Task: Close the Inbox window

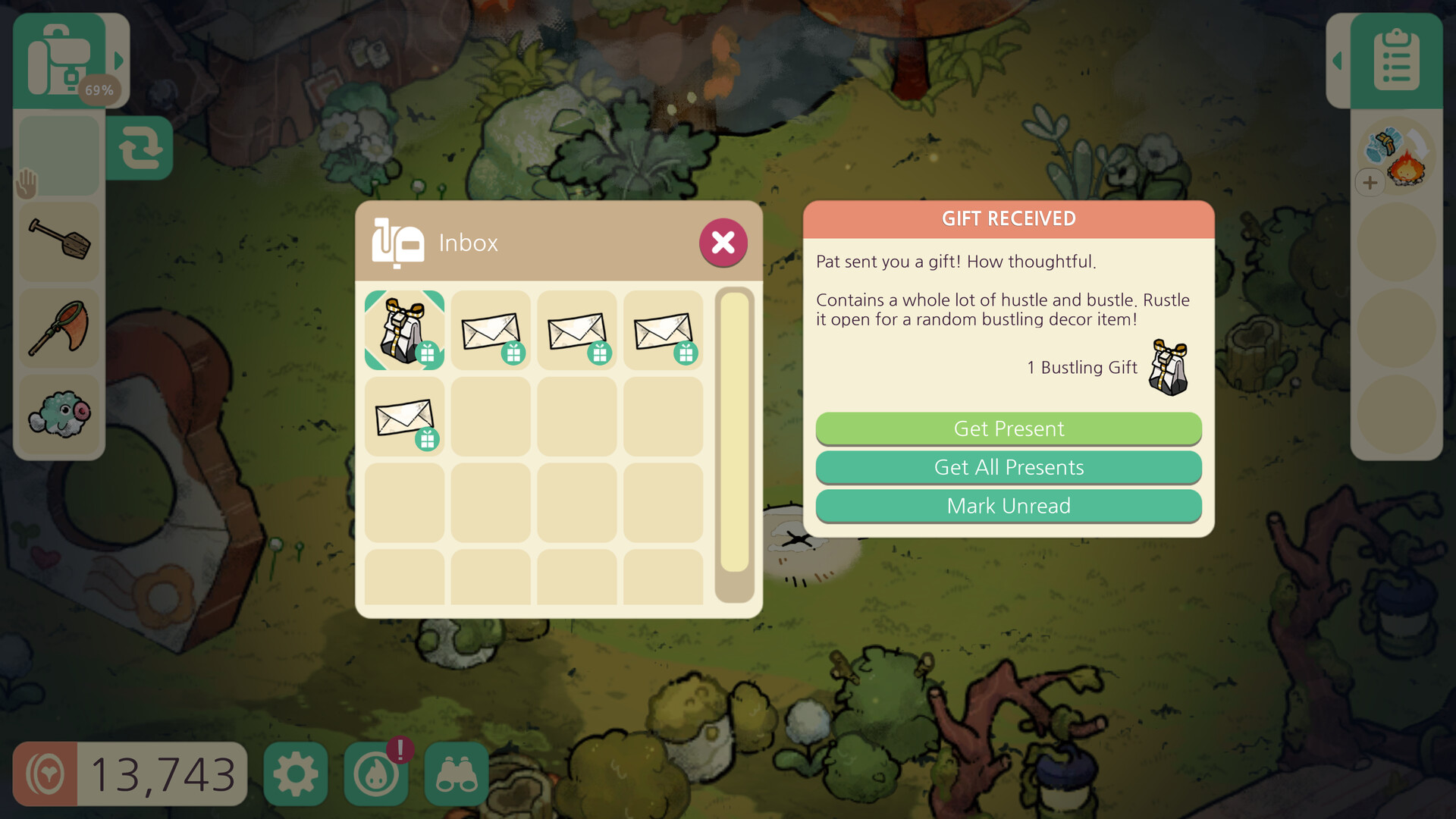Action: (x=723, y=243)
